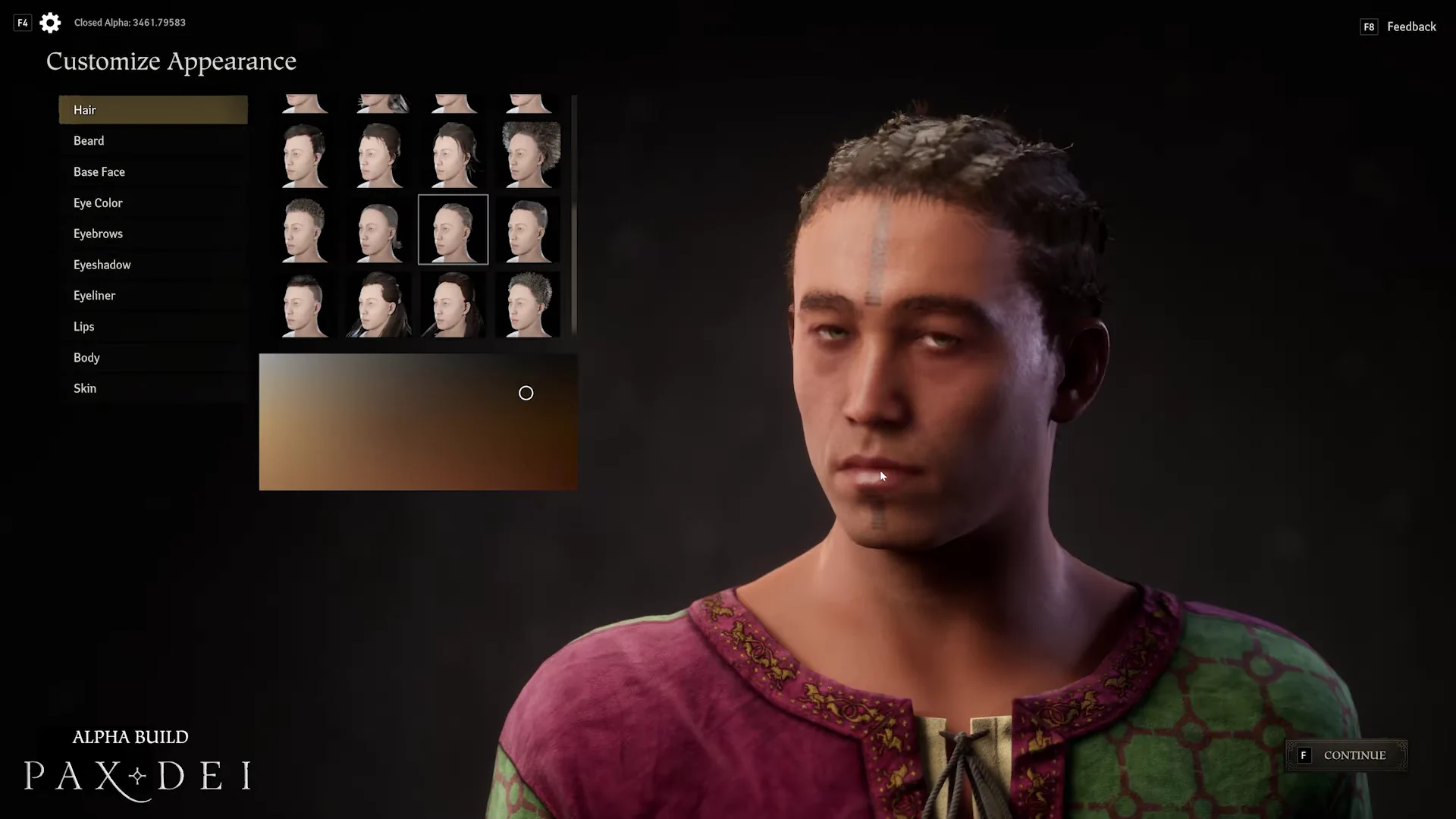Image resolution: width=1456 pixels, height=819 pixels.
Task: Click the hairstyle list scrollbar
Action: [x=574, y=215]
